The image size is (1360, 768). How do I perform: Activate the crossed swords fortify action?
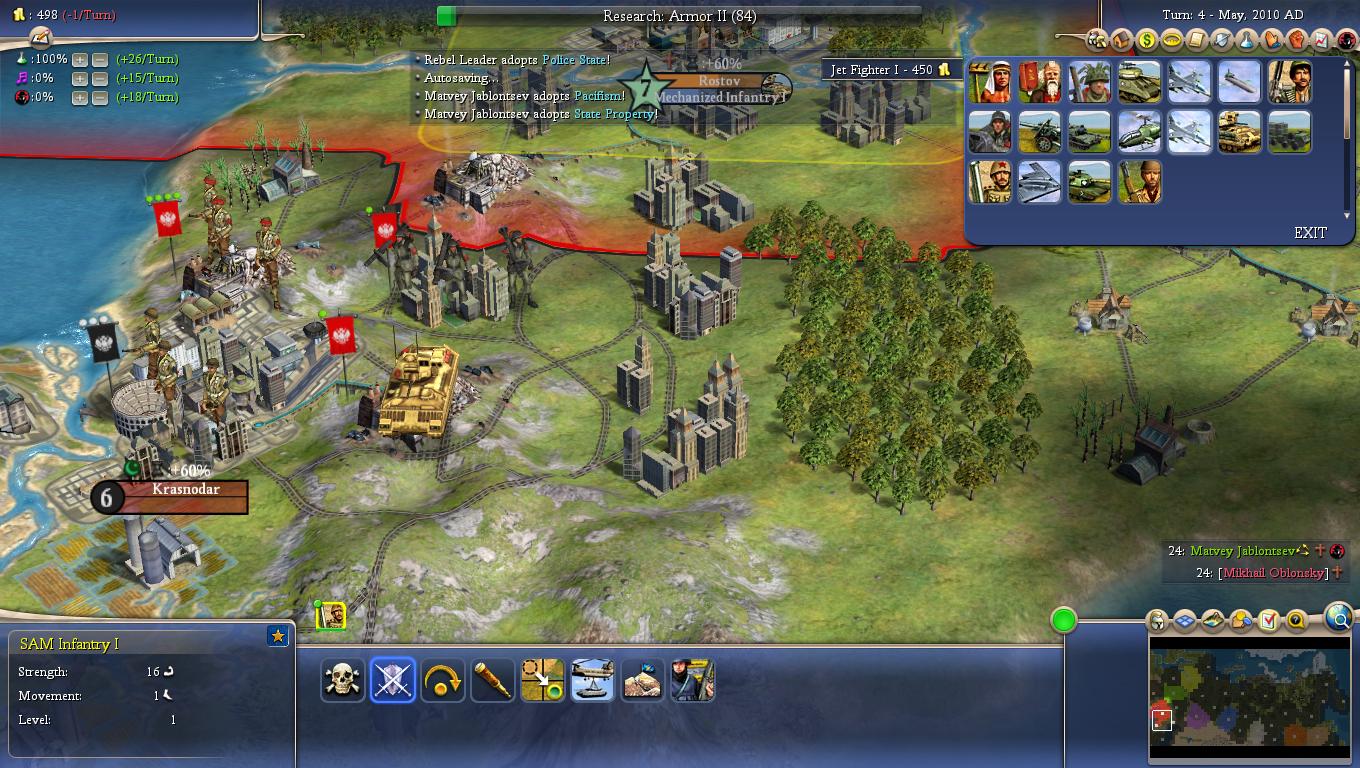click(393, 680)
